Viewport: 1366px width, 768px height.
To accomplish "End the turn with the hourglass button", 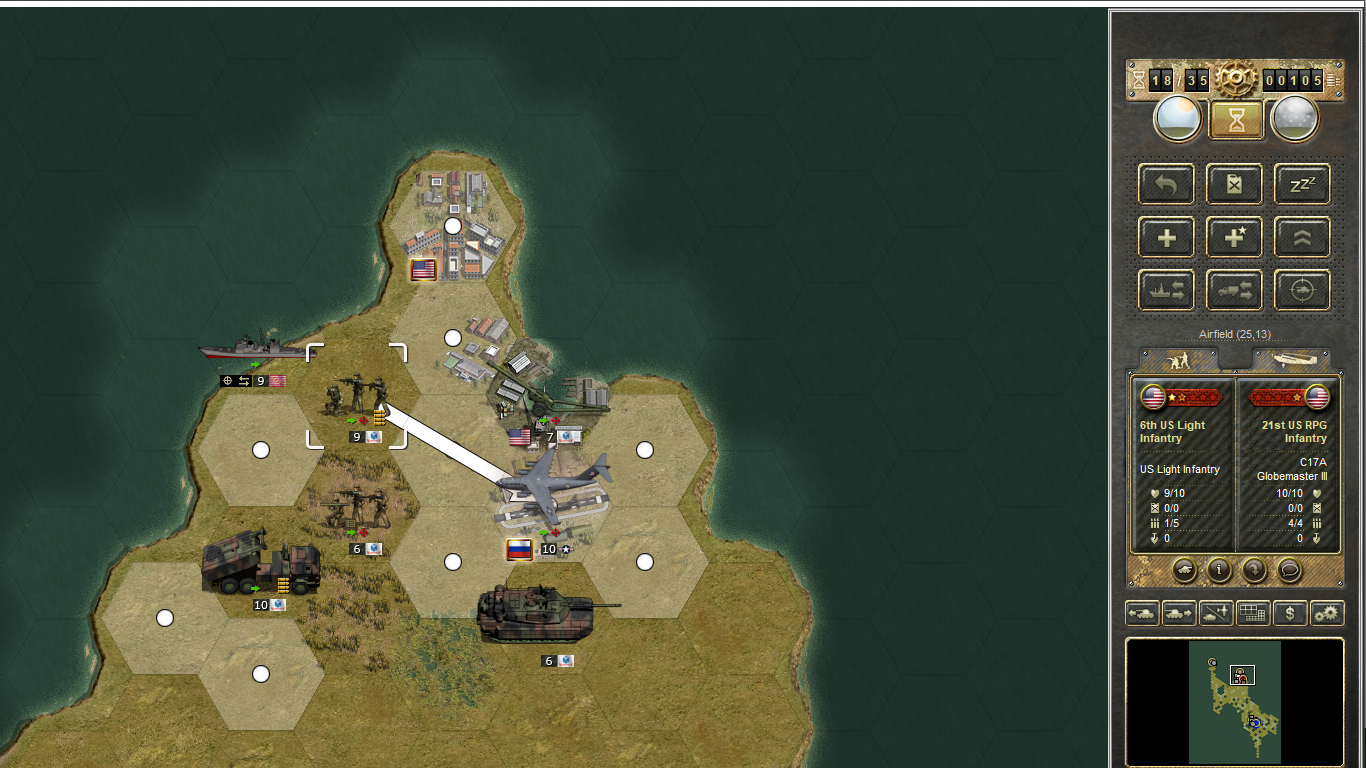I will click(1237, 119).
